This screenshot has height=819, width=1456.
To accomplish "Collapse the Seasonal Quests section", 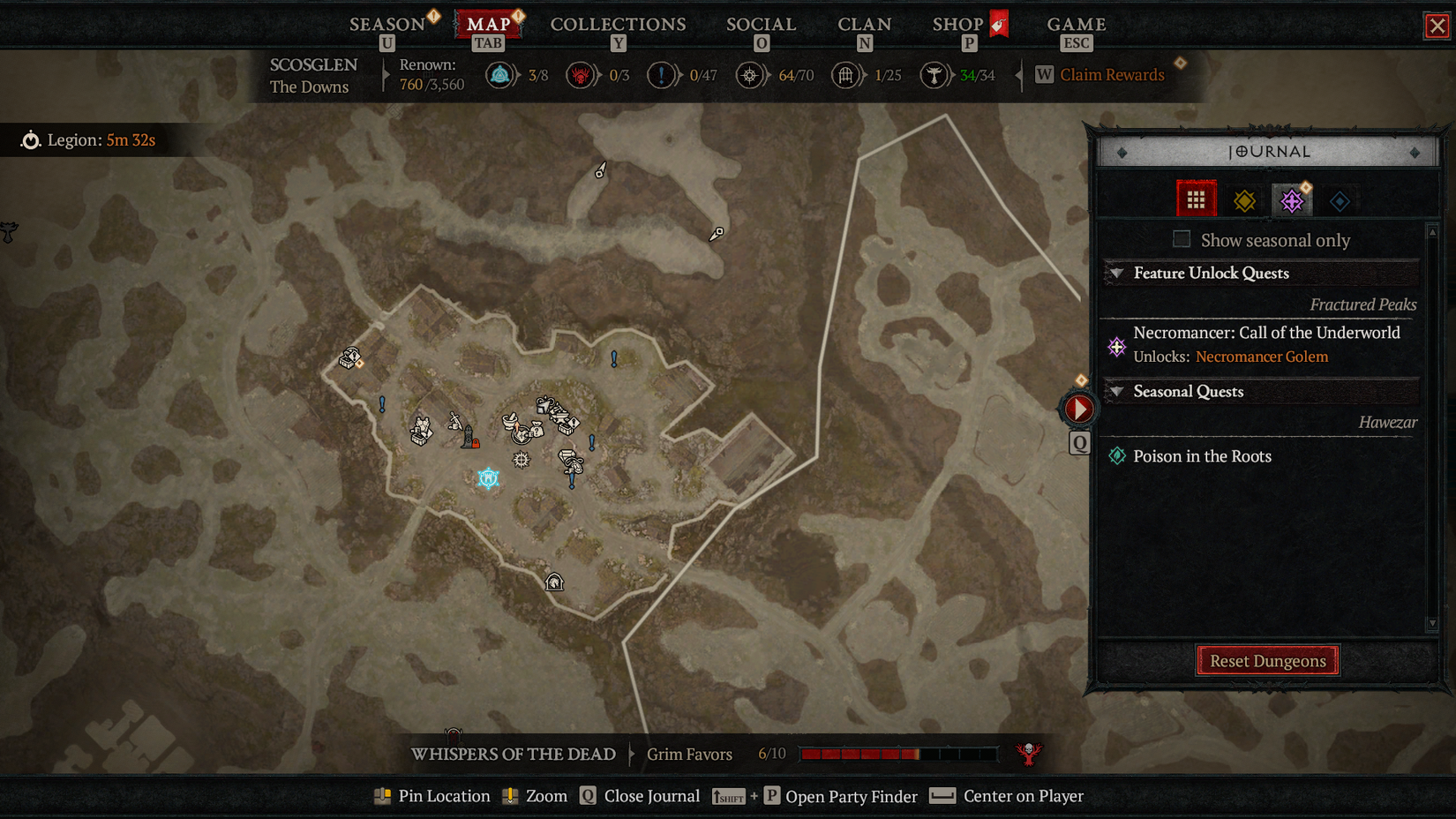I will [x=1117, y=392].
